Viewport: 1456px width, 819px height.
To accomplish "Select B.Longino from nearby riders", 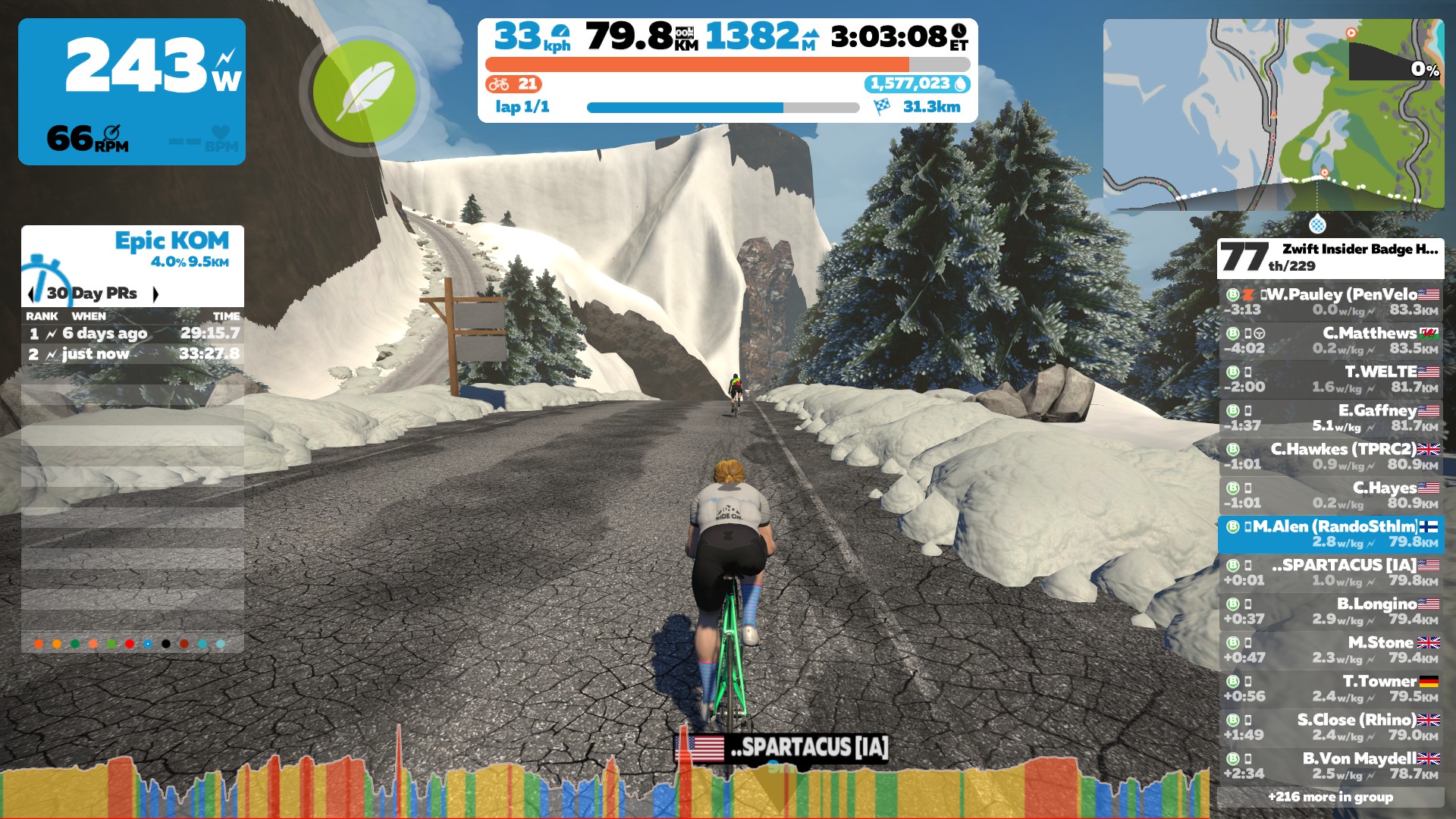I will coord(1331,611).
